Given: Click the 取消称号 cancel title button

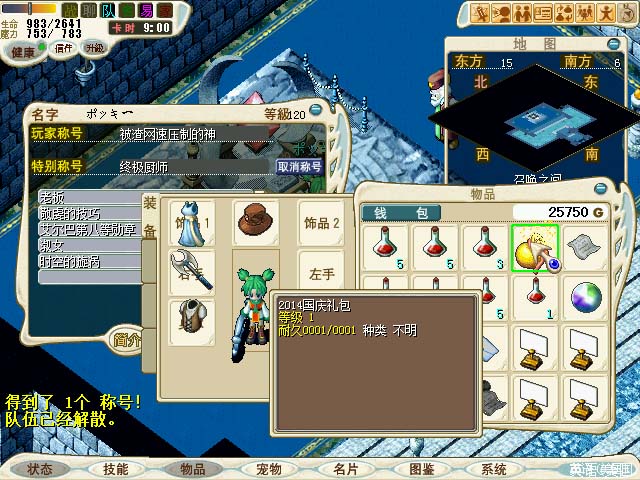Looking at the screenshot, I should 299,167.
